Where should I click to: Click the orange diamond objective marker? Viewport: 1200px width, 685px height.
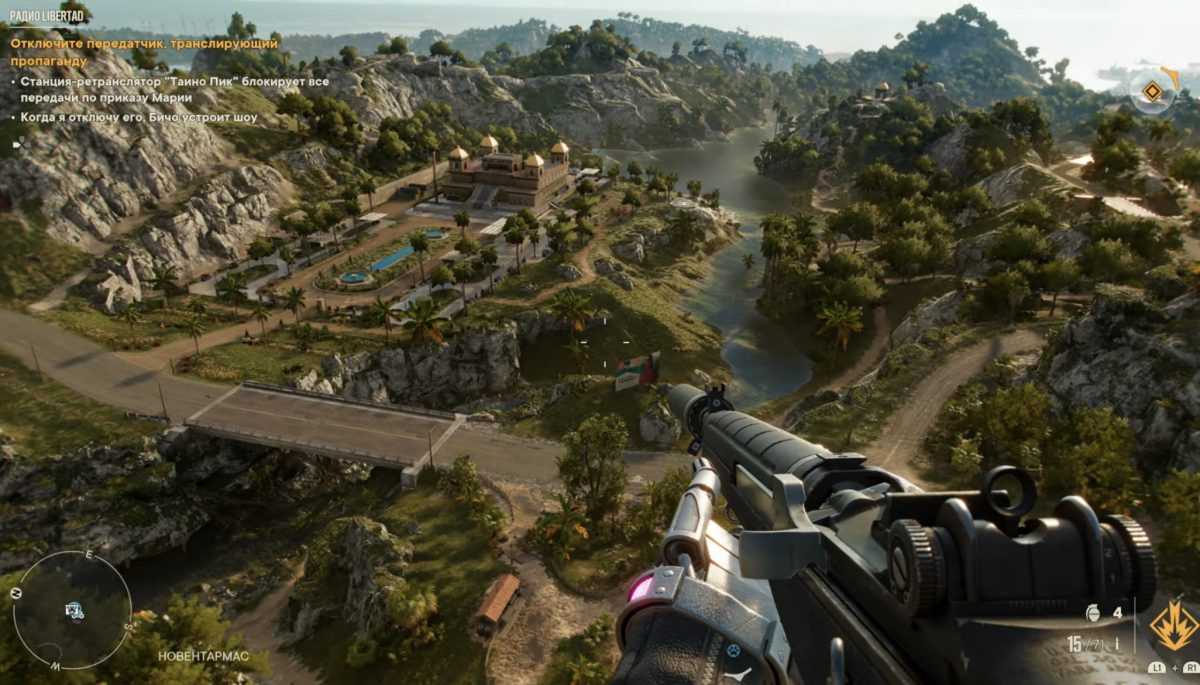click(1152, 92)
